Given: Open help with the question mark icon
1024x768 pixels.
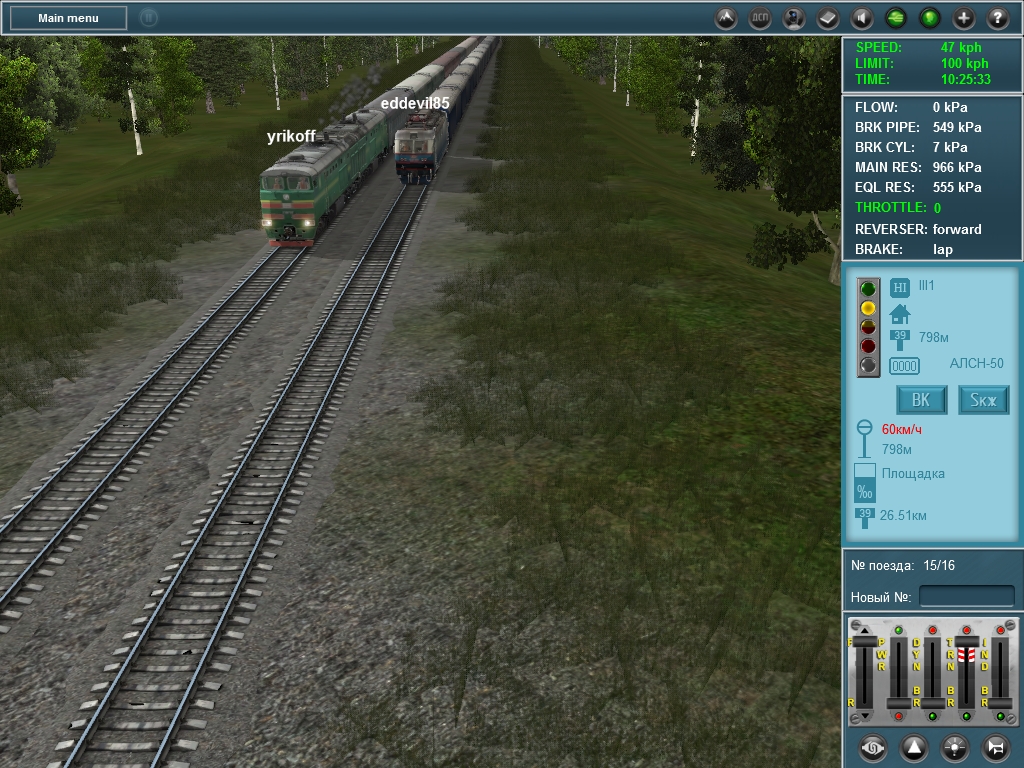Looking at the screenshot, I should (x=997, y=18).
